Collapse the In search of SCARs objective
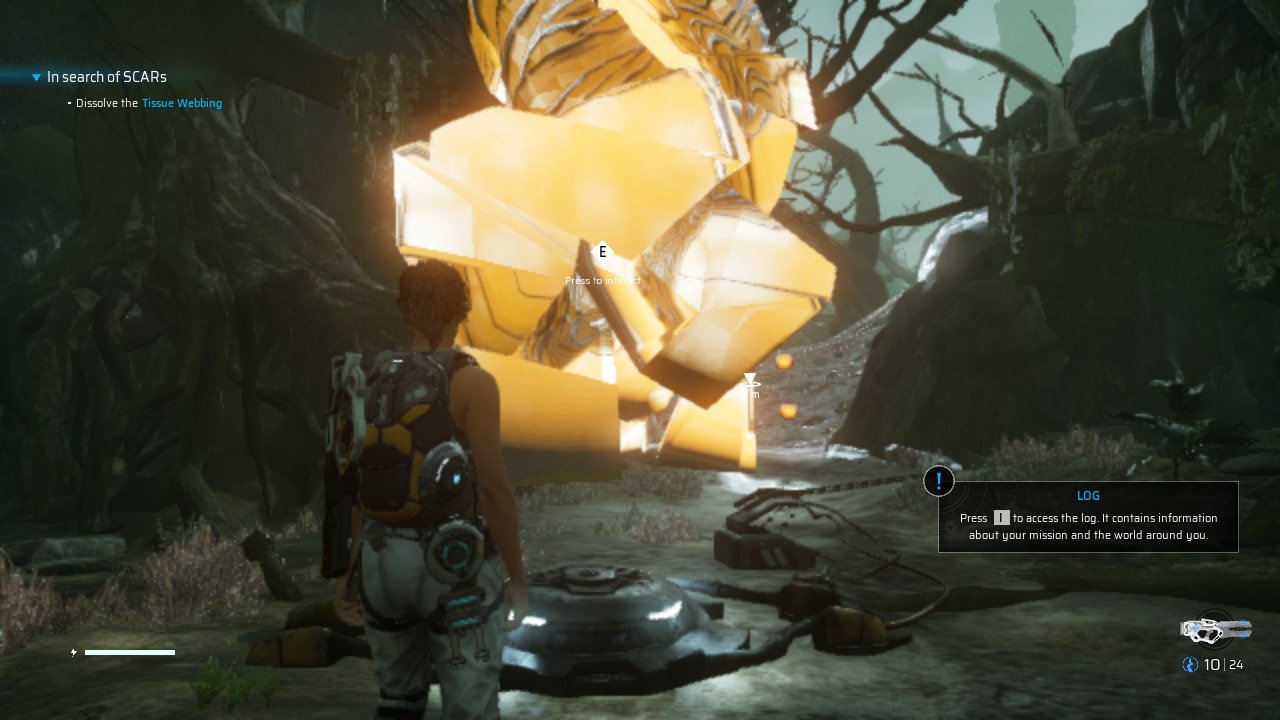 (36, 77)
